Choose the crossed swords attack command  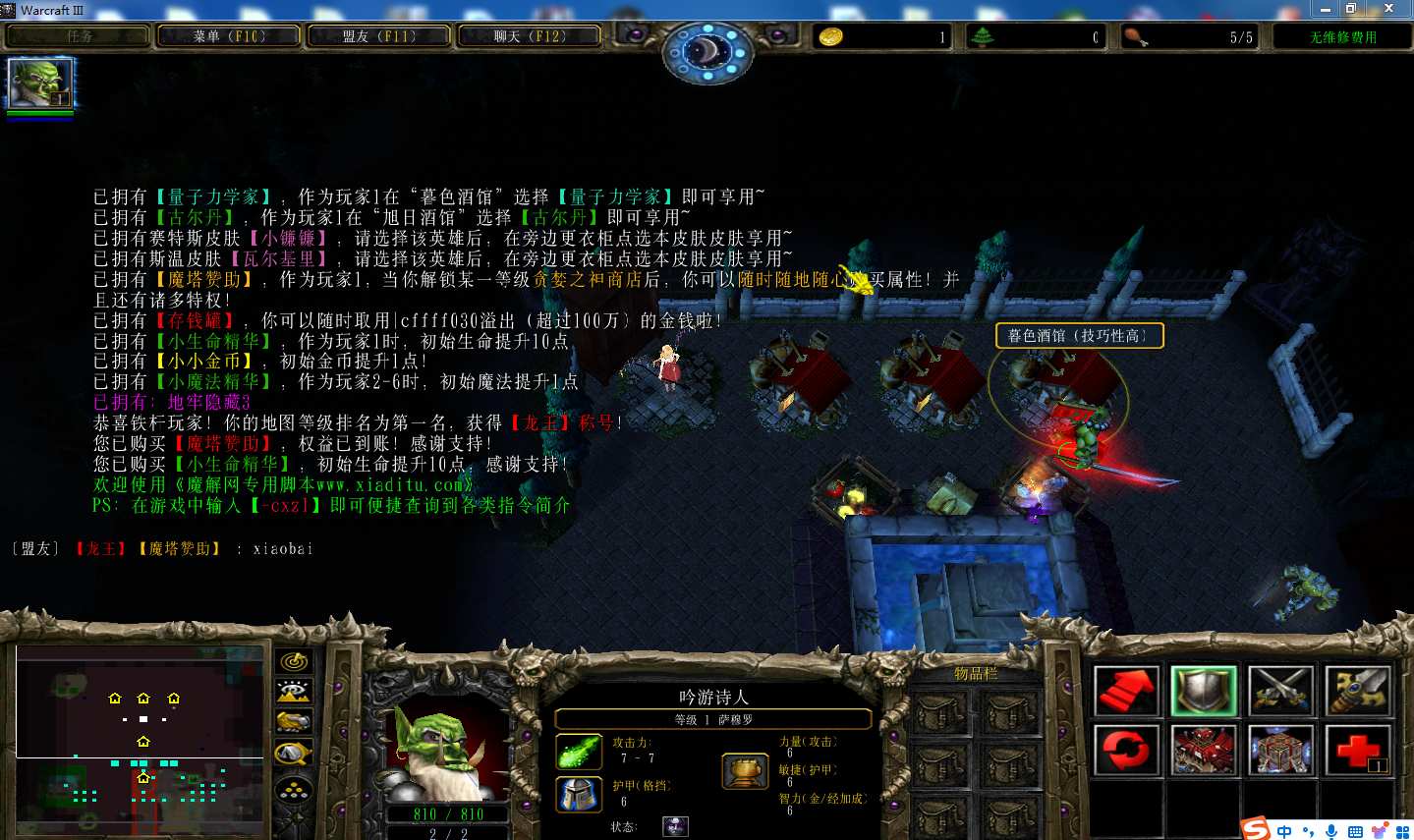pos(1280,691)
